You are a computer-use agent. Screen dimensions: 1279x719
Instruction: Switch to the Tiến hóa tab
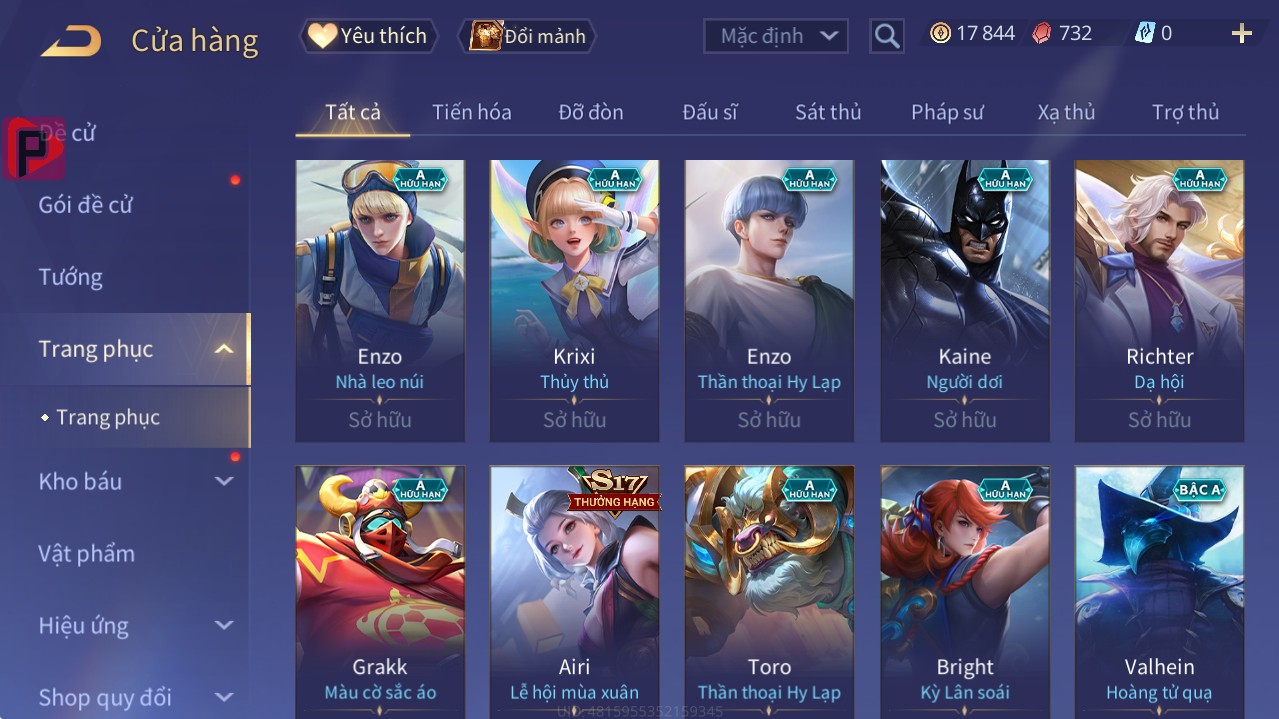point(471,112)
